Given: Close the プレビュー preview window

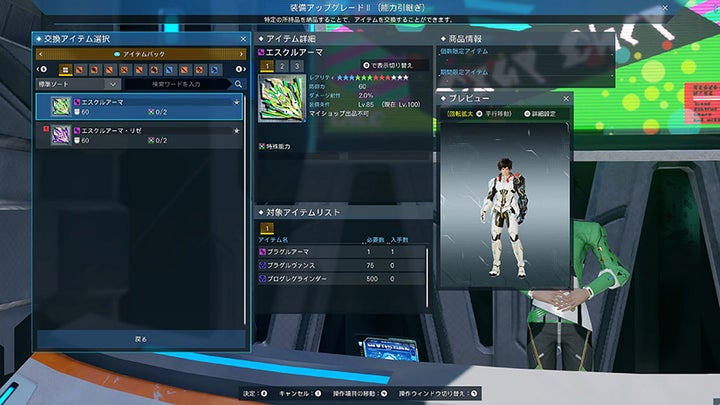Looking at the screenshot, I should (566, 99).
